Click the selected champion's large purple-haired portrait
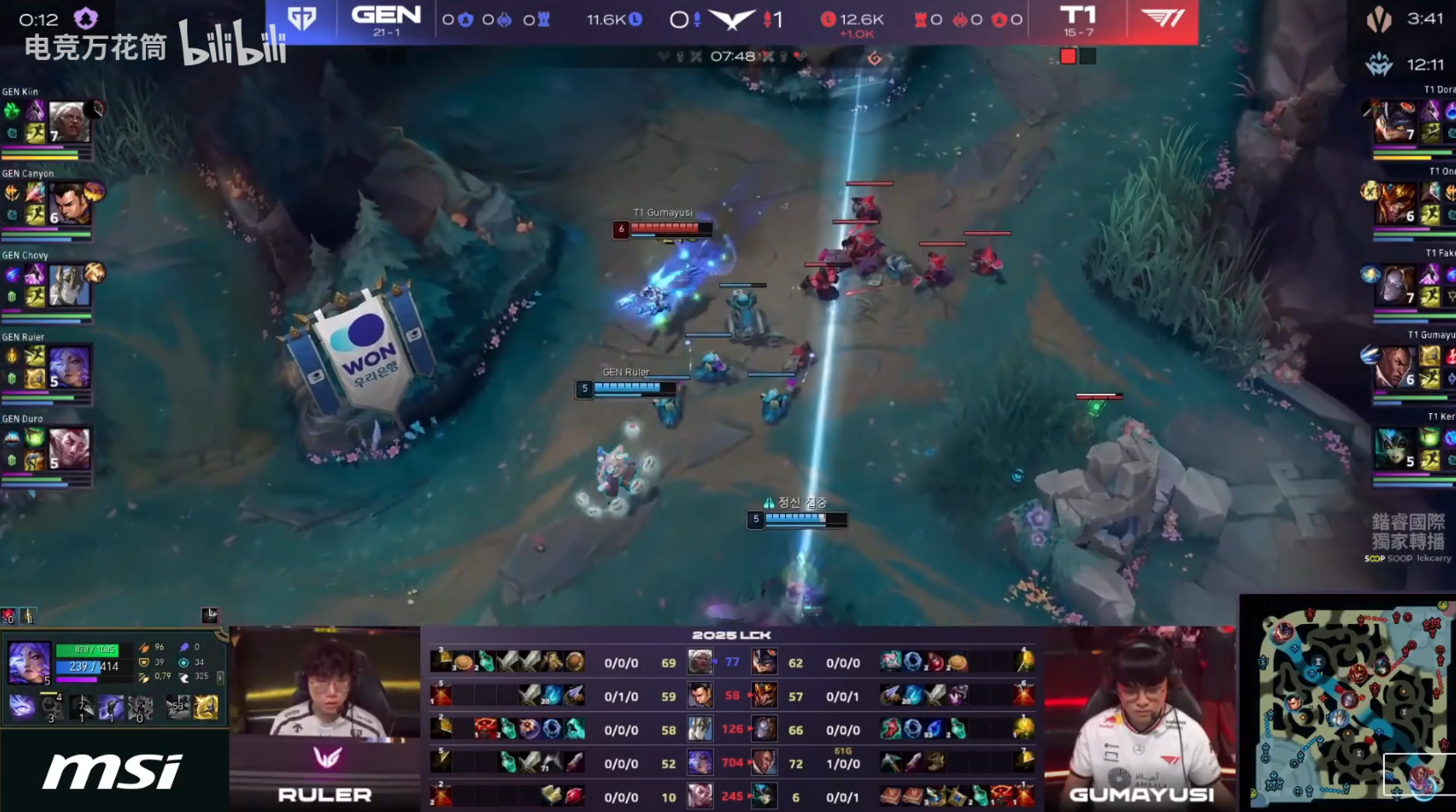1456x812 pixels. 29,663
